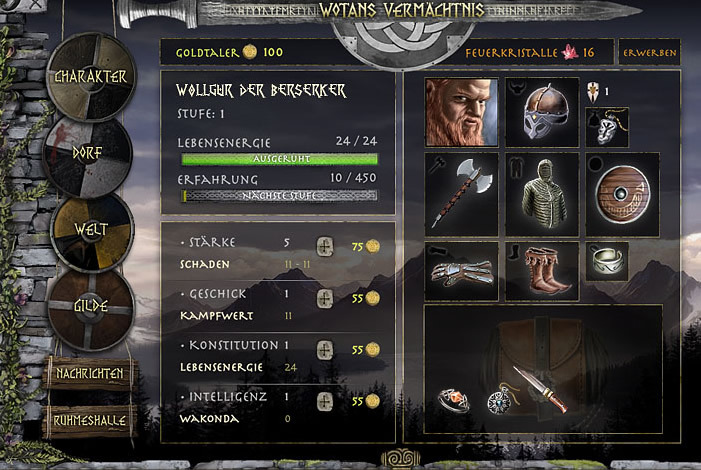Choose the battle axe weapon slot

461,190
